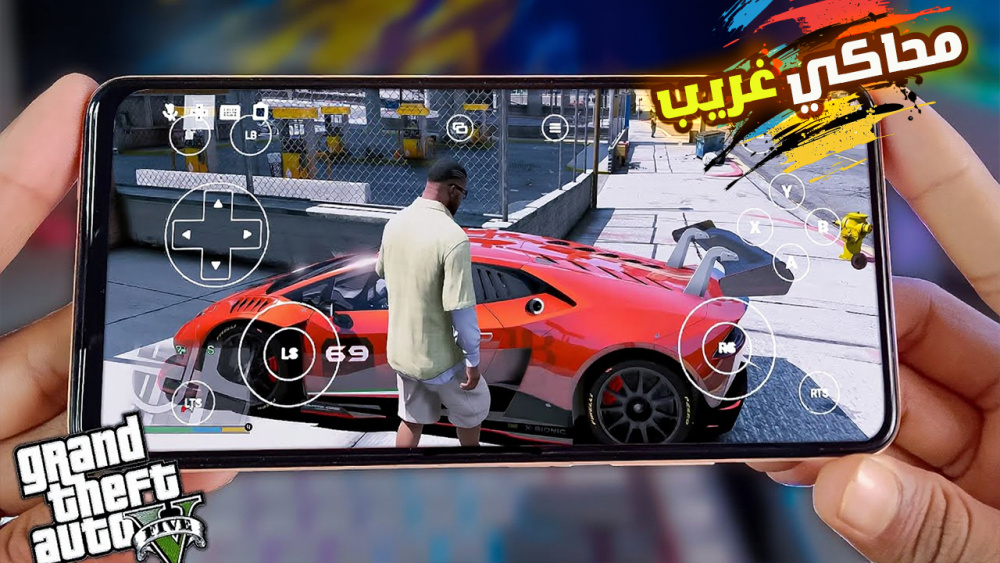Open the emulator keyboard icon
Screen dimensions: 1000x563
(230, 112)
